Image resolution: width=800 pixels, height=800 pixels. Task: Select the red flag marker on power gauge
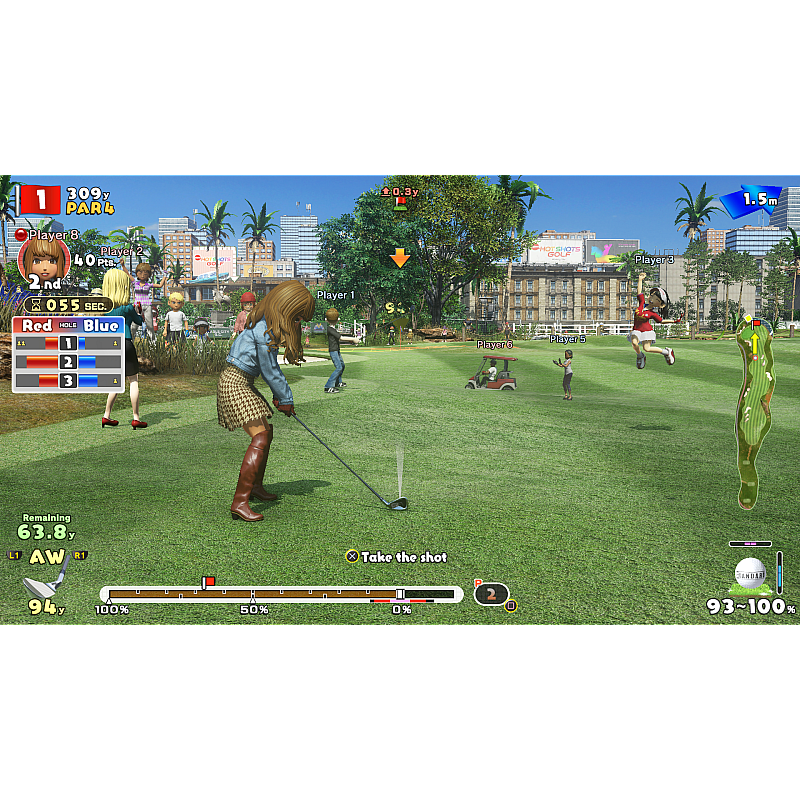[x=208, y=582]
